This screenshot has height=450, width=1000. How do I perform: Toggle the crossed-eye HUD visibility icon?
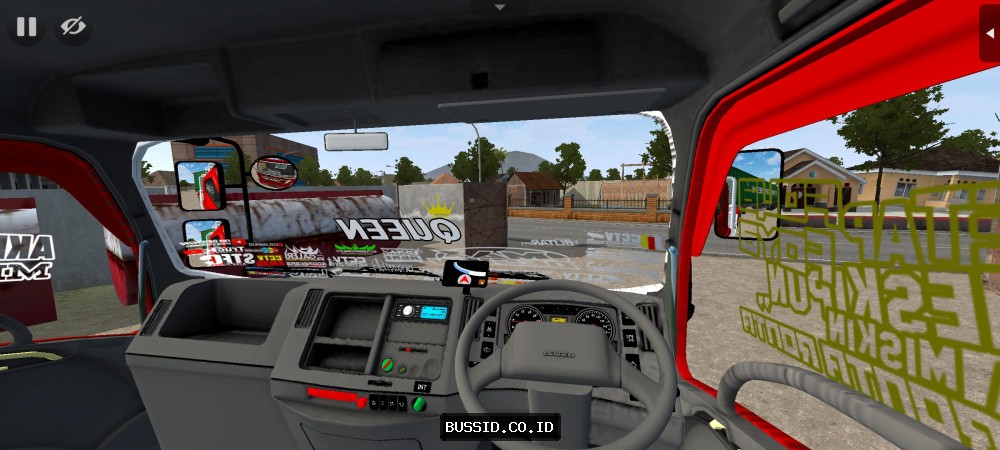(x=73, y=27)
